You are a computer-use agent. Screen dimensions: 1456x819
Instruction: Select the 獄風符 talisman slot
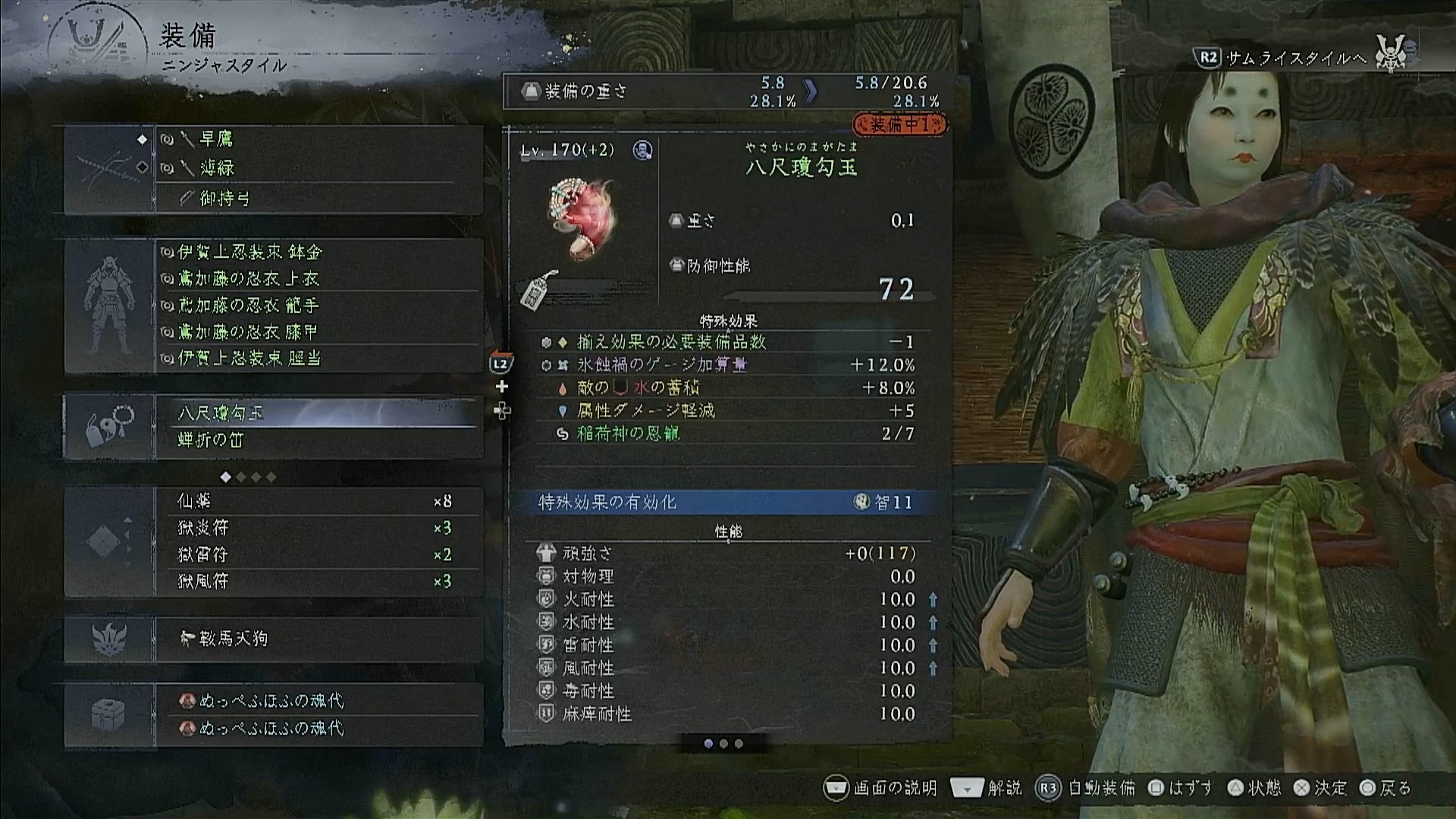(318, 581)
